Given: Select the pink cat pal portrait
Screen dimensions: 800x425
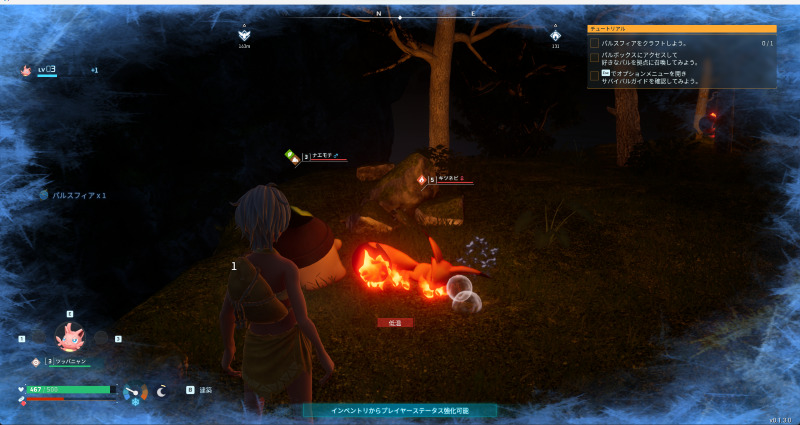Looking at the screenshot, I should point(70,337).
